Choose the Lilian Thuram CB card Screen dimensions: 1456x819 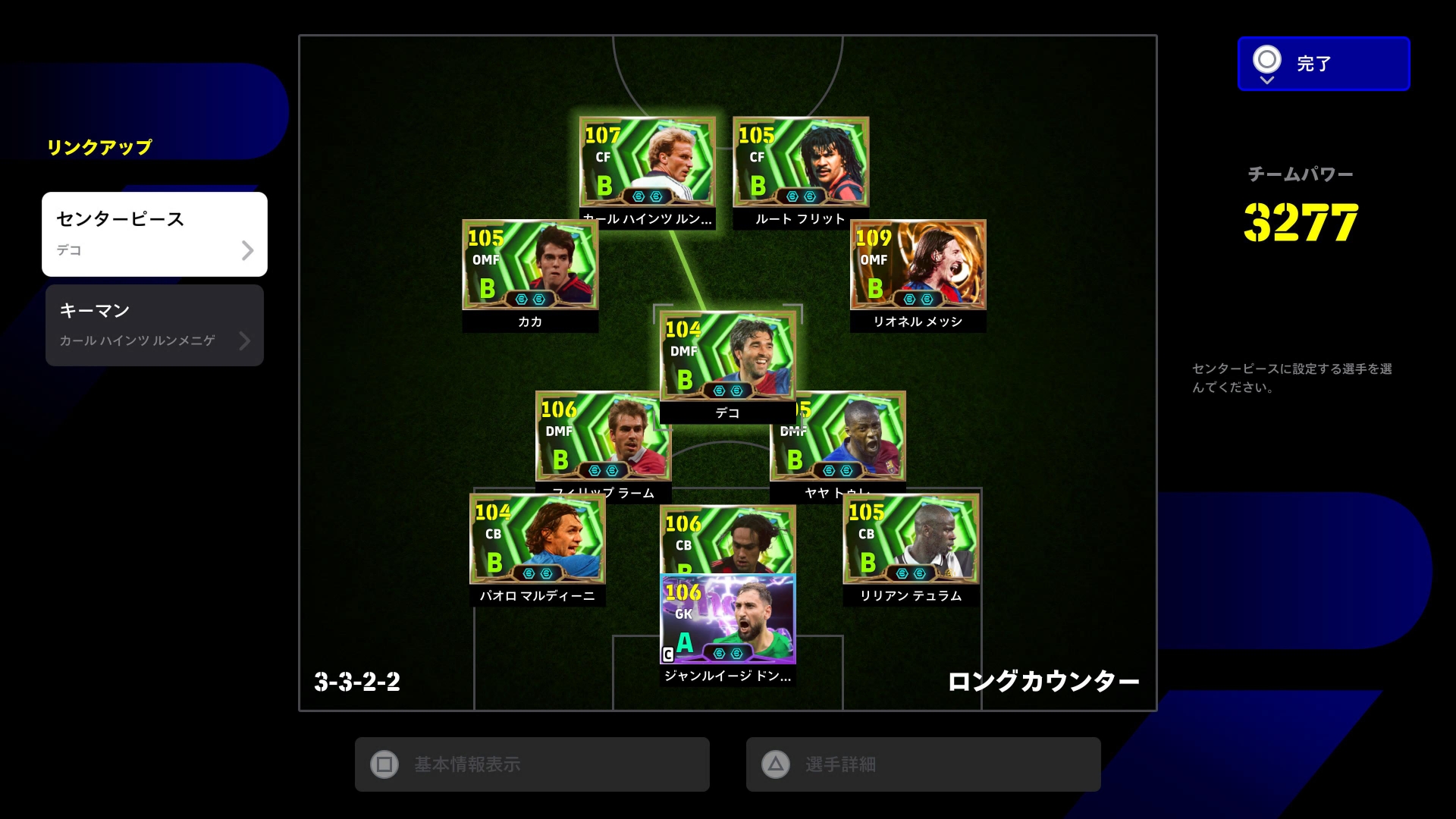[x=911, y=540]
